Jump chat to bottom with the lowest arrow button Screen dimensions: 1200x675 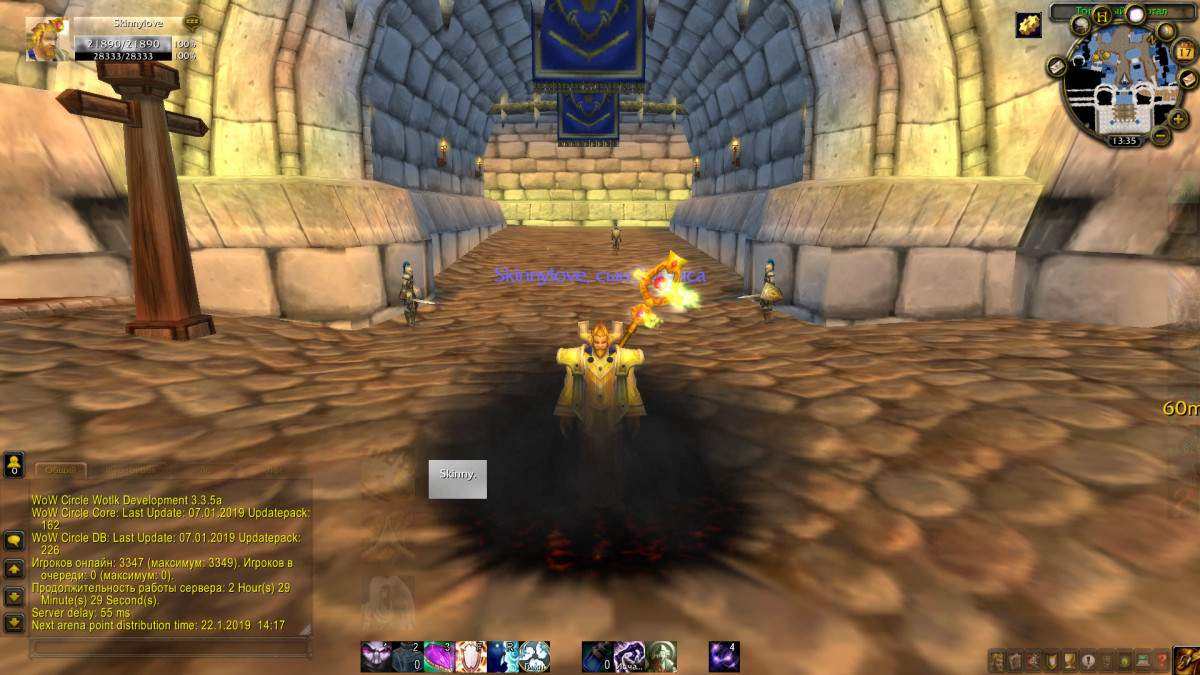(x=14, y=623)
